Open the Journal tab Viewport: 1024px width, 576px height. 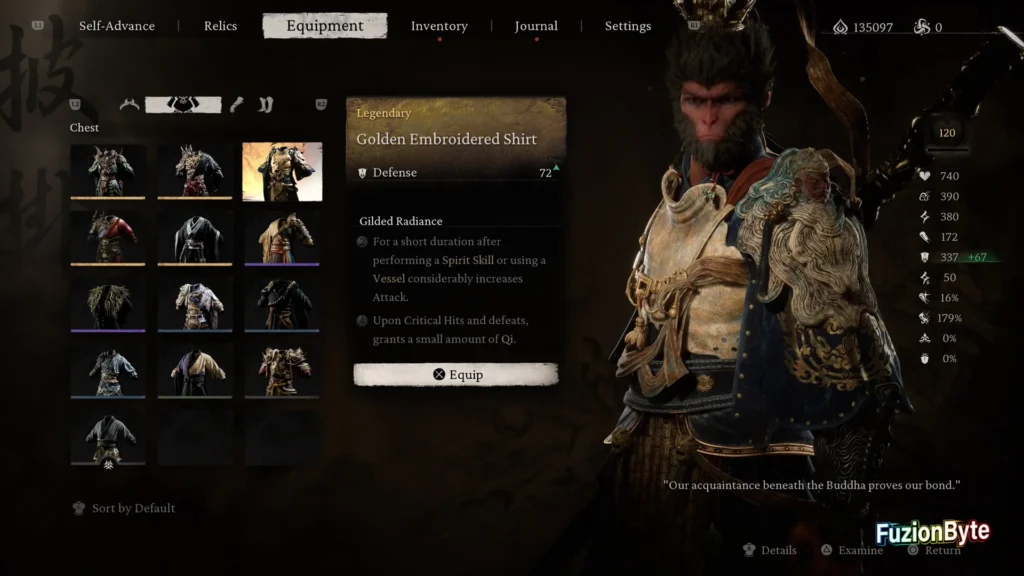click(x=536, y=26)
